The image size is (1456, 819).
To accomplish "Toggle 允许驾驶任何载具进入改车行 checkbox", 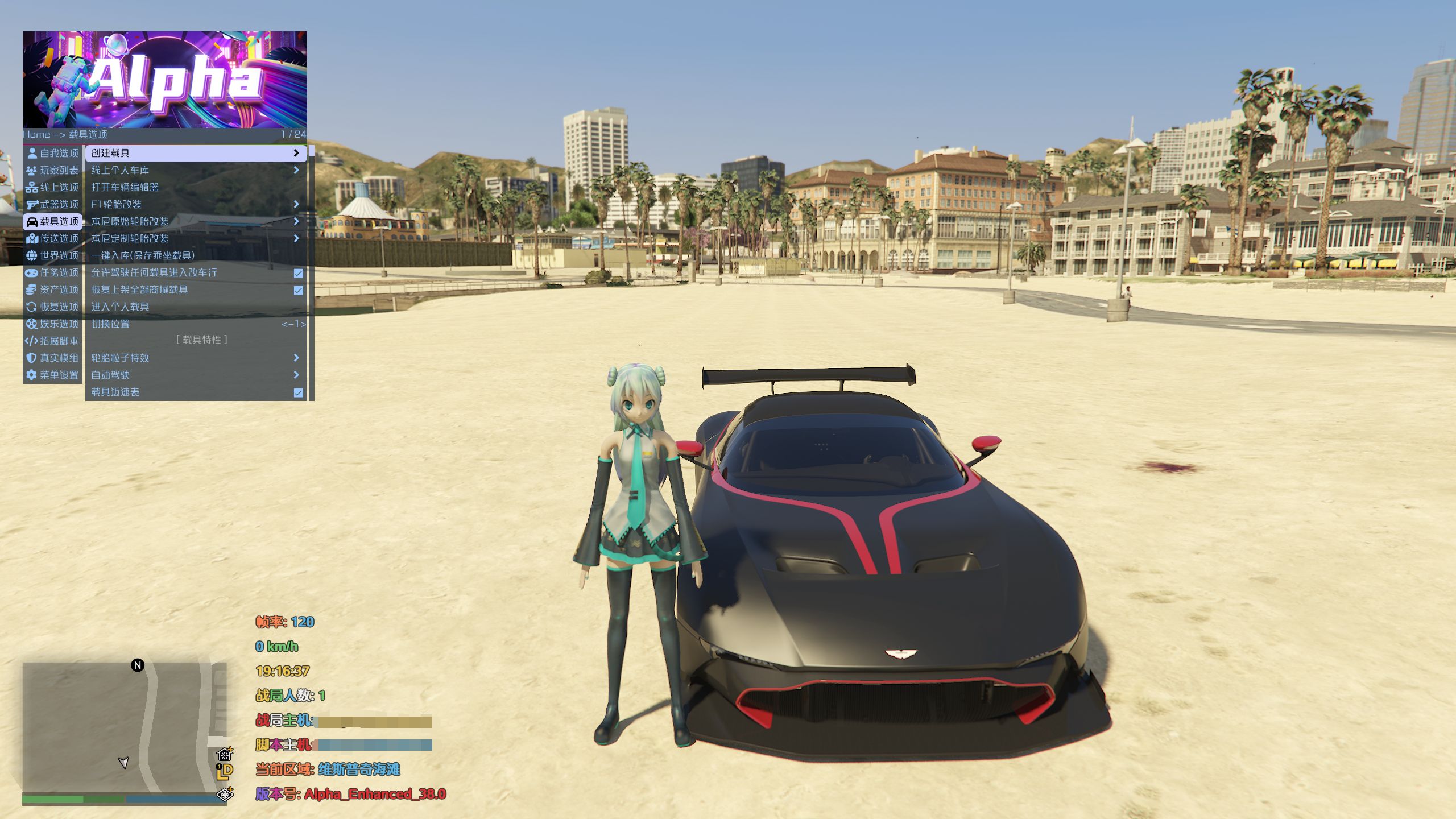I will 298,273.
